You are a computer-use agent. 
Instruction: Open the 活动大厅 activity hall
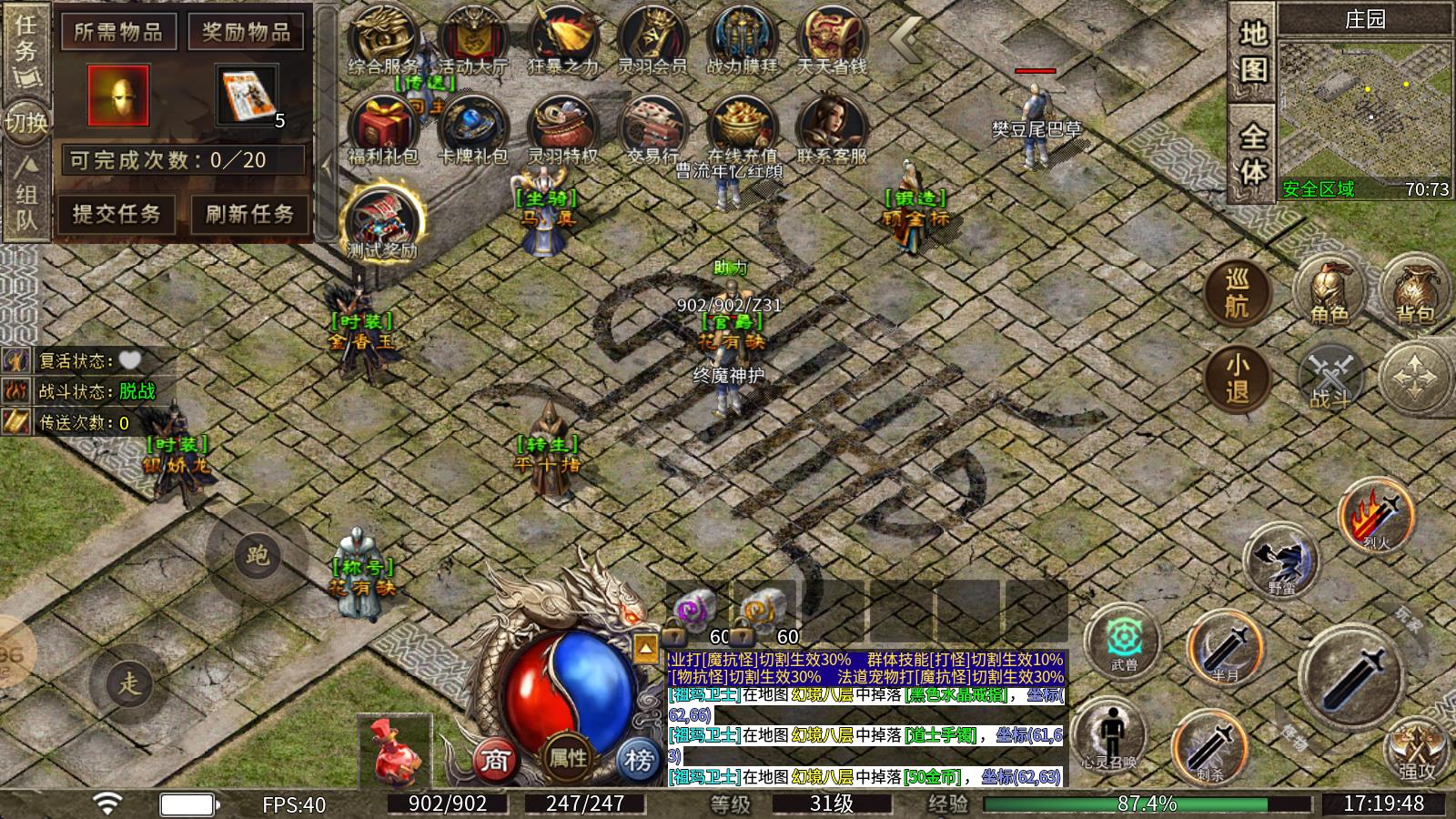473,40
